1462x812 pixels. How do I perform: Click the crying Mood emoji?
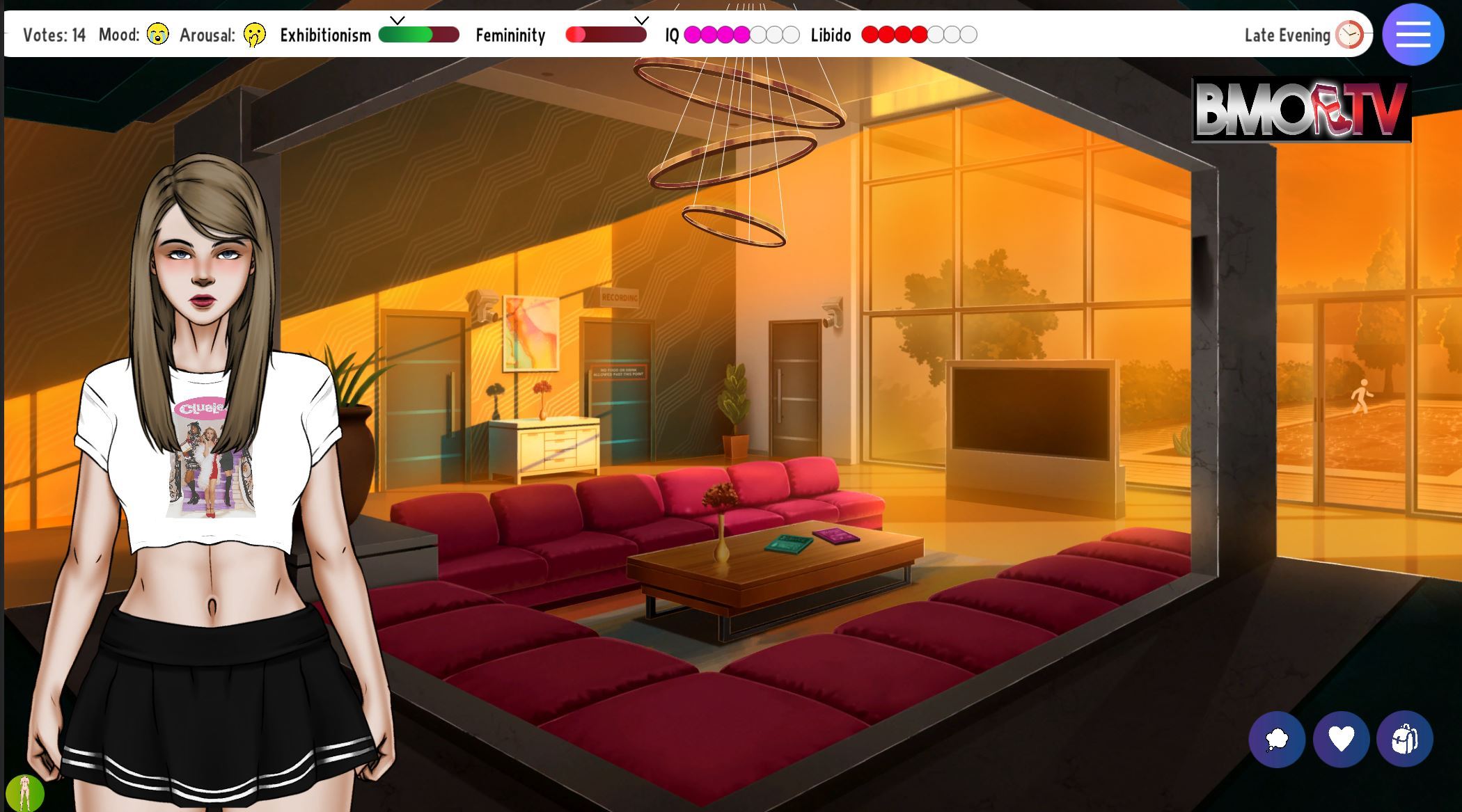pyautogui.click(x=159, y=35)
